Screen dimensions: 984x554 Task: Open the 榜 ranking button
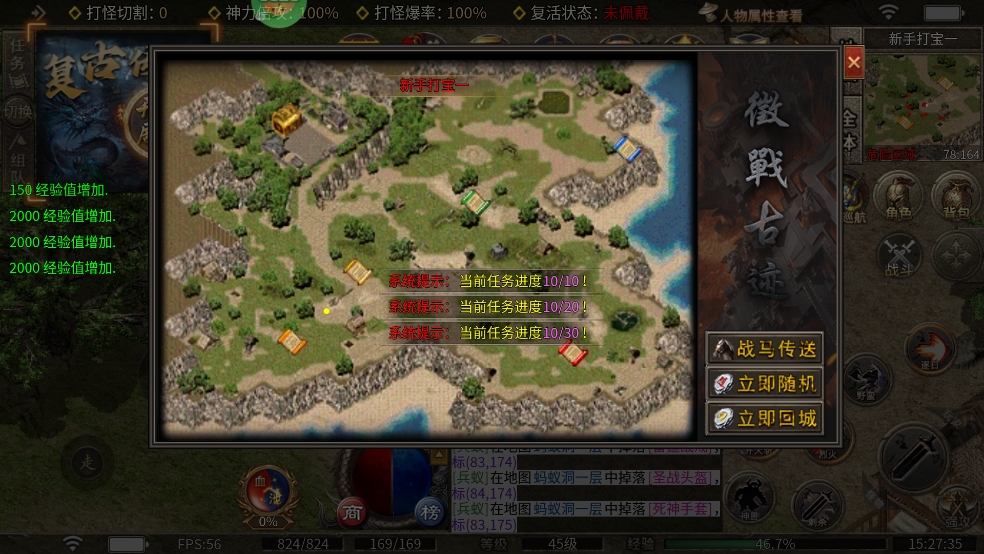pyautogui.click(x=430, y=512)
